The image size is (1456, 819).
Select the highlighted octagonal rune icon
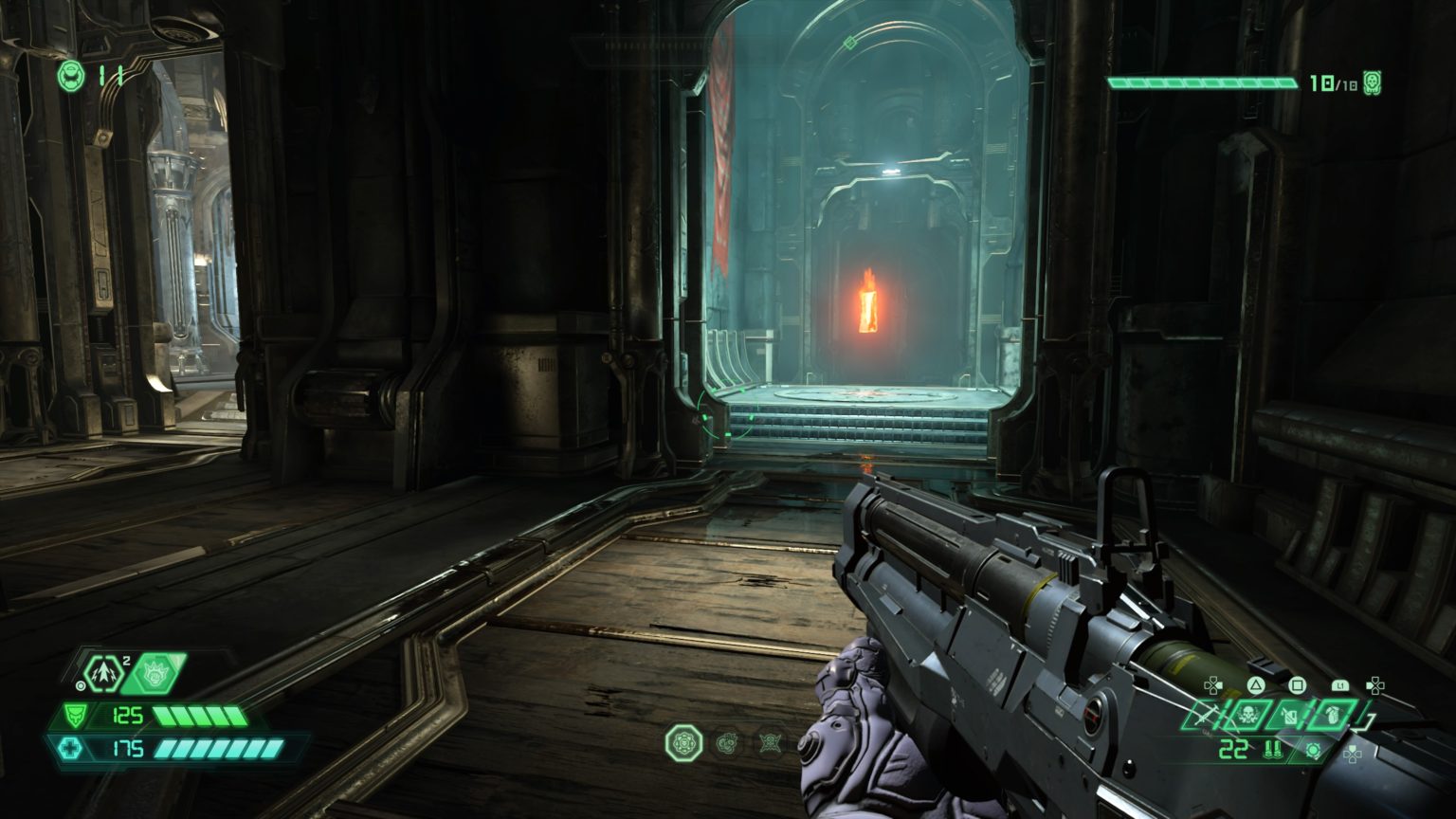[683, 743]
